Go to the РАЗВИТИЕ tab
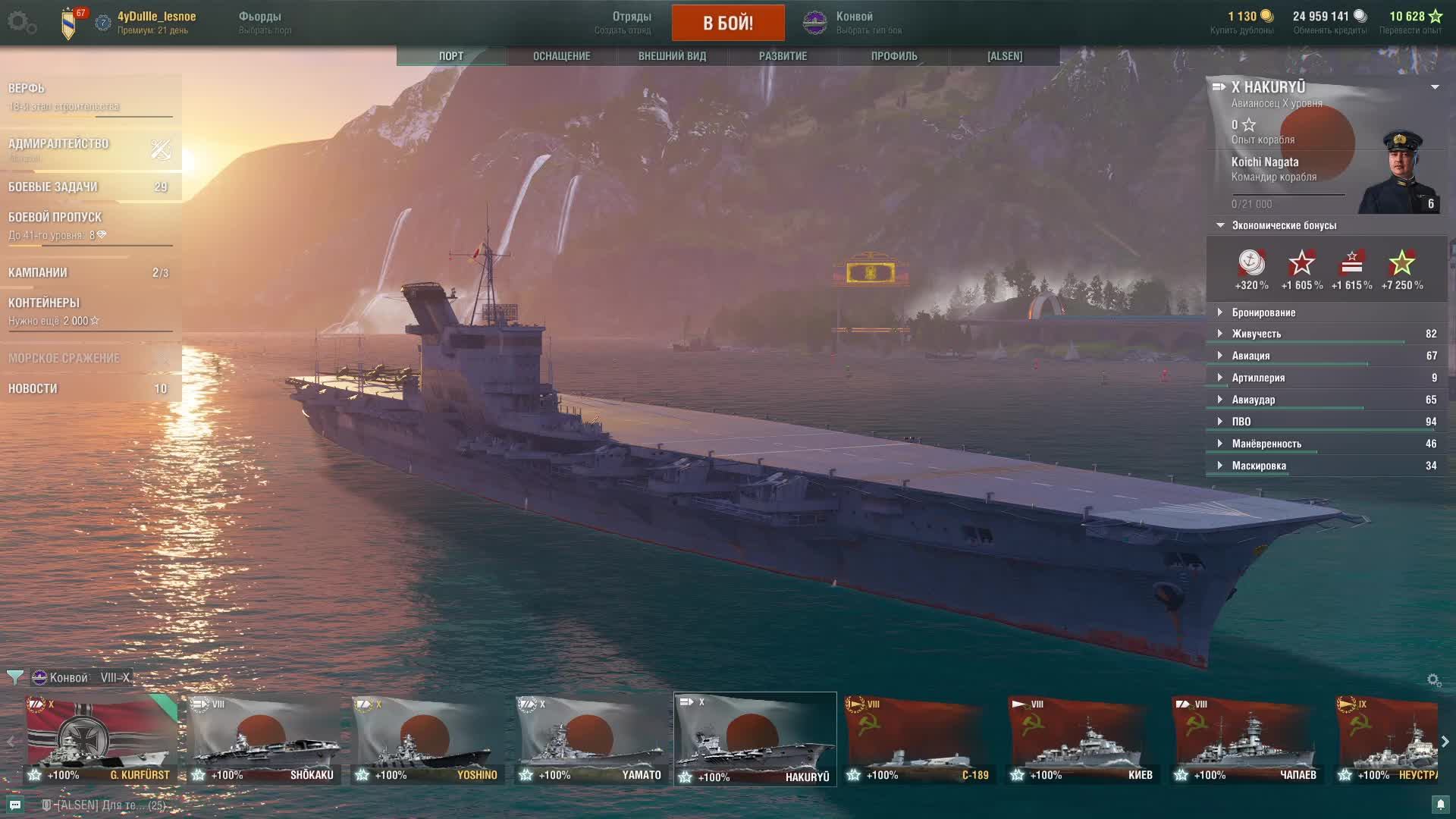The image size is (1456, 819). click(x=783, y=56)
